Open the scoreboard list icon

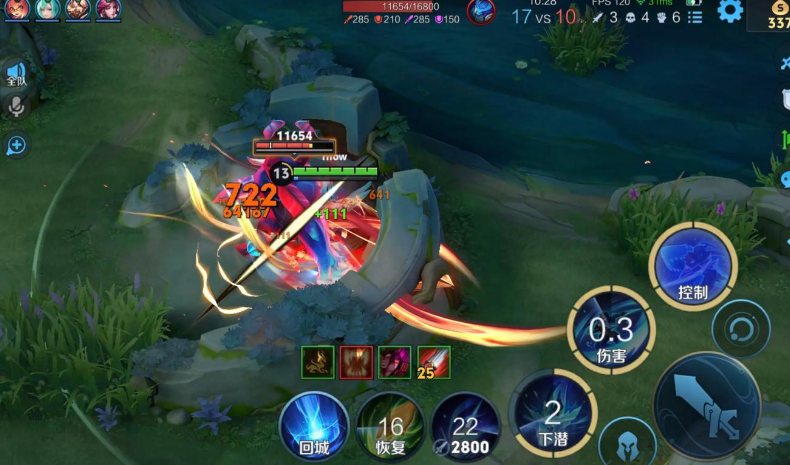695,17
